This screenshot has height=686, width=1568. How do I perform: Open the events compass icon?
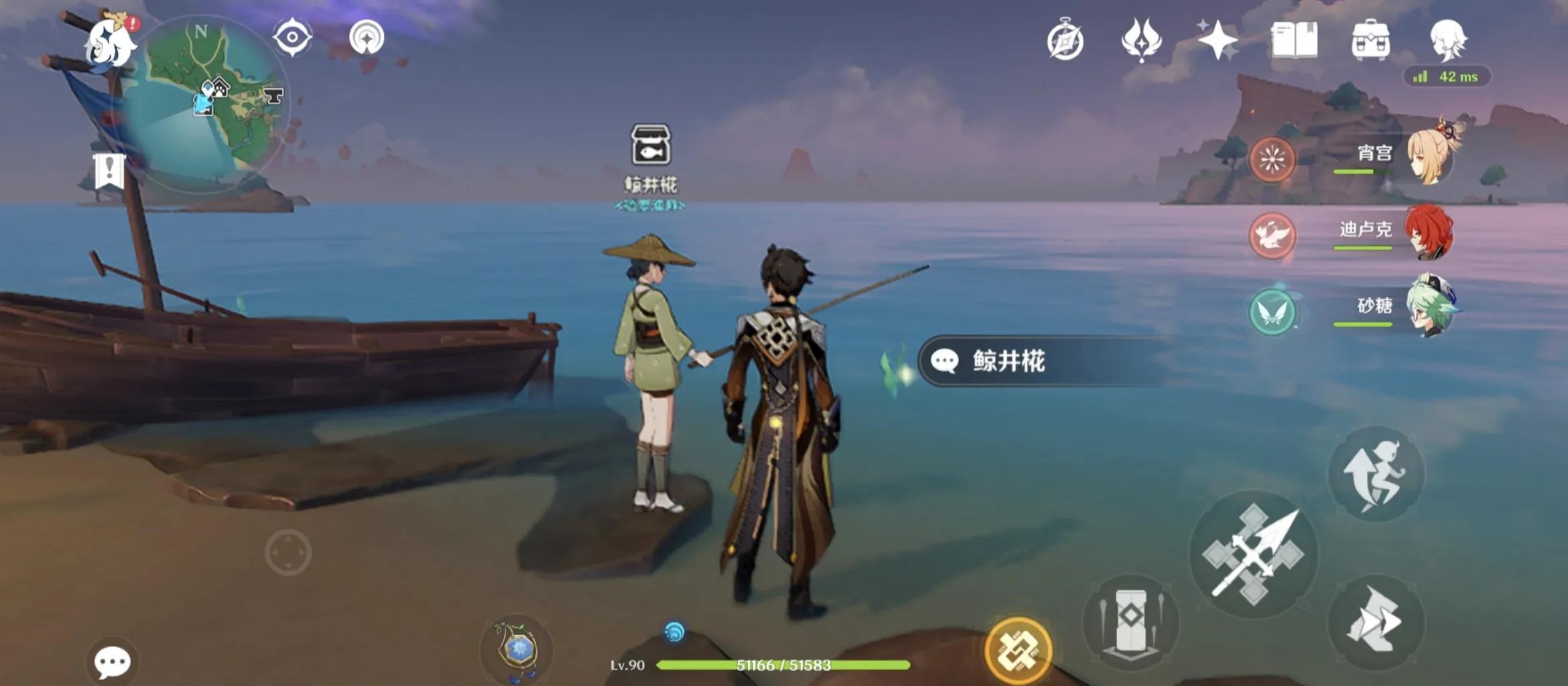(x=1065, y=42)
